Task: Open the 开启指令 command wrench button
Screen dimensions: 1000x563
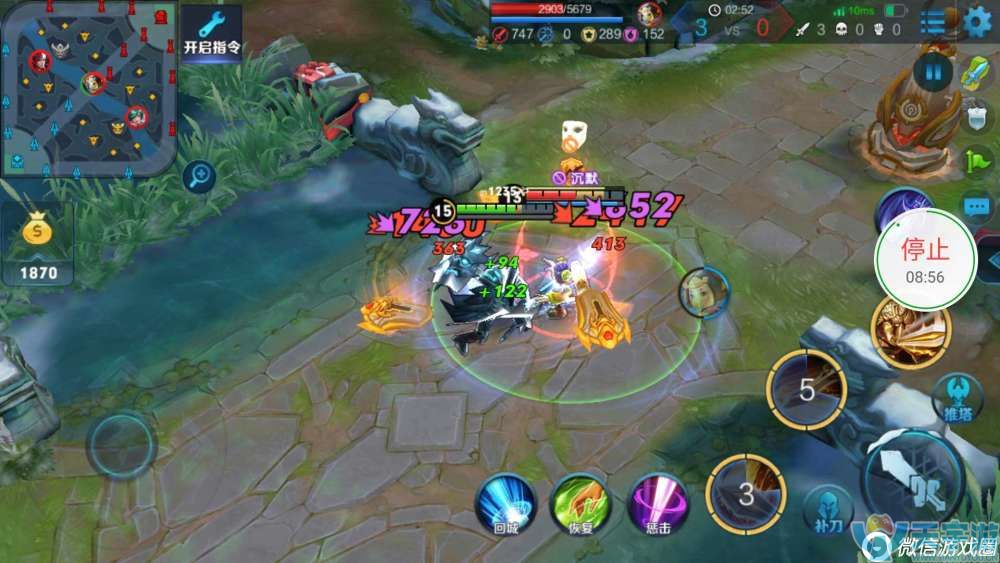Action: 211,34
